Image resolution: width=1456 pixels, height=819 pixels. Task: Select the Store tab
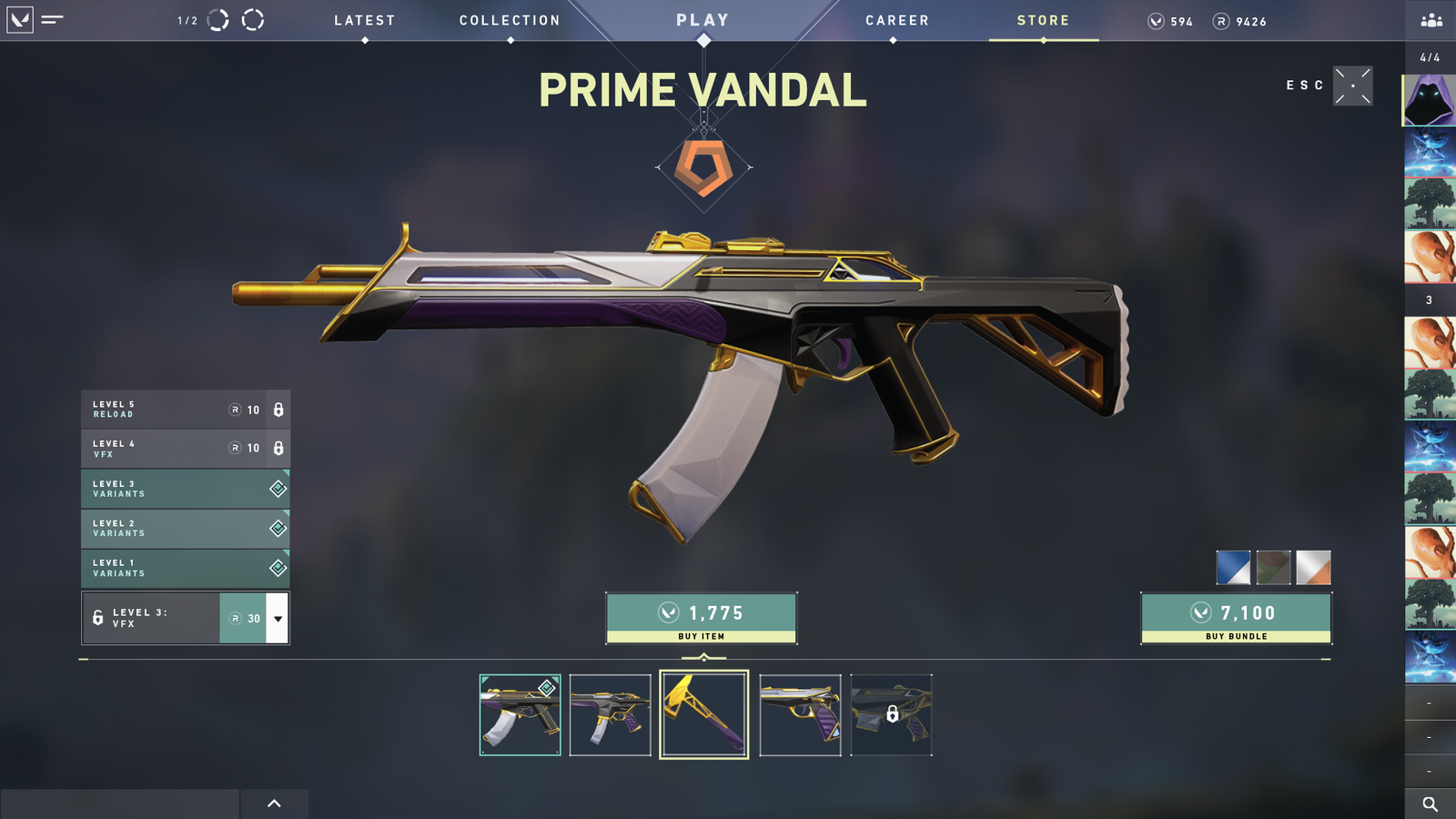click(x=1043, y=21)
